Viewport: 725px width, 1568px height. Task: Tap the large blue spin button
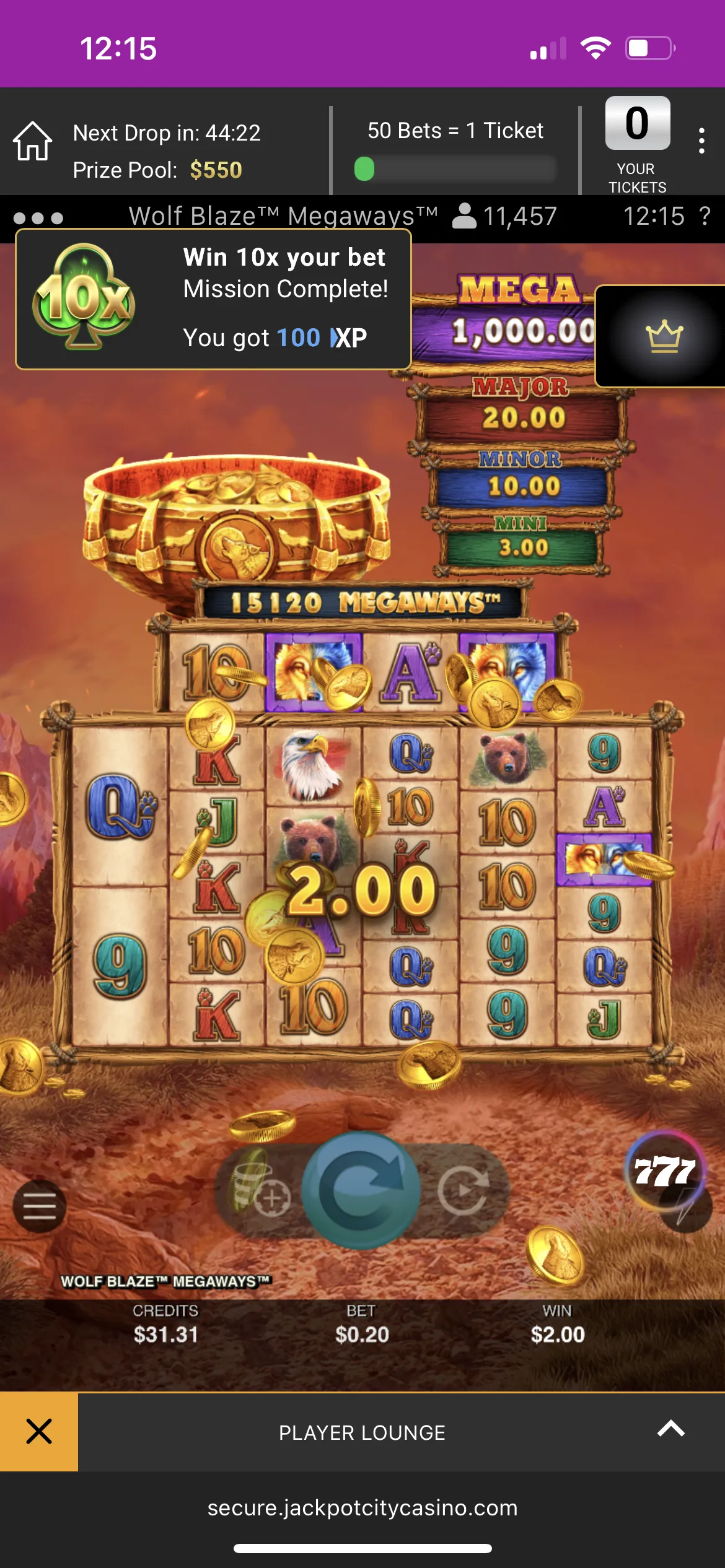pyautogui.click(x=361, y=1189)
